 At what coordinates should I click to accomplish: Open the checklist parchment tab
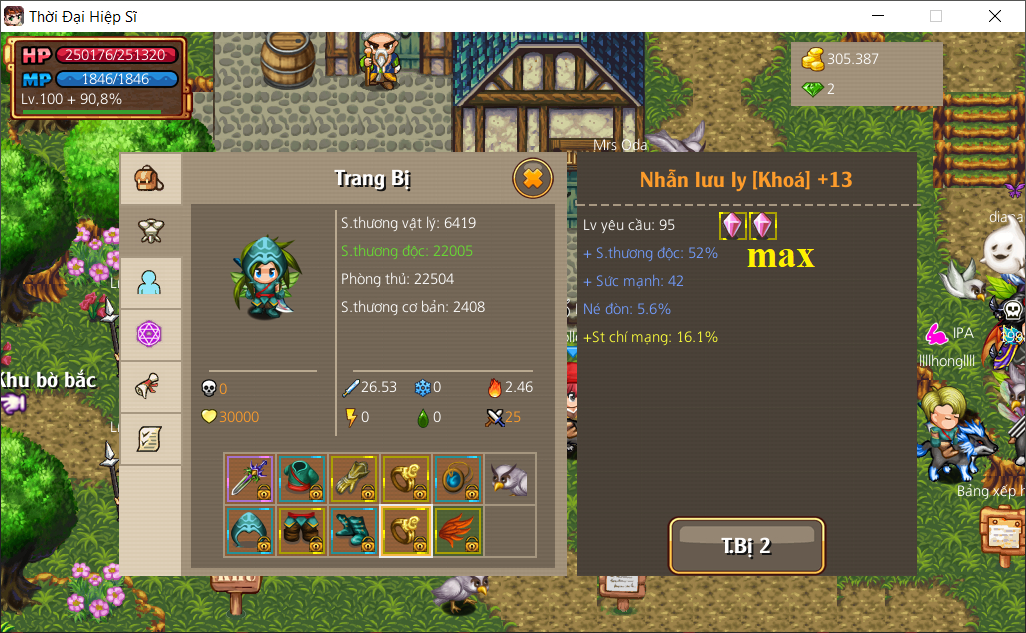click(x=150, y=438)
